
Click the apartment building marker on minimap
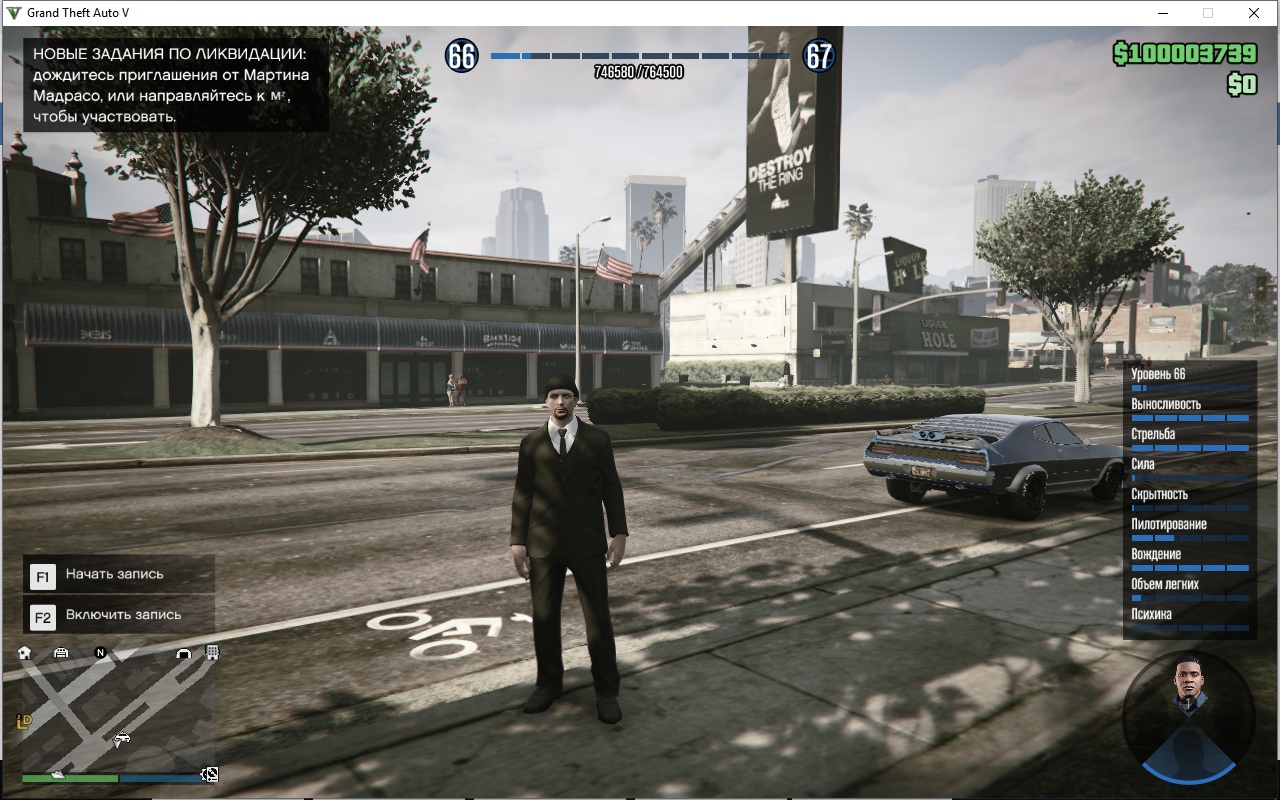click(212, 653)
